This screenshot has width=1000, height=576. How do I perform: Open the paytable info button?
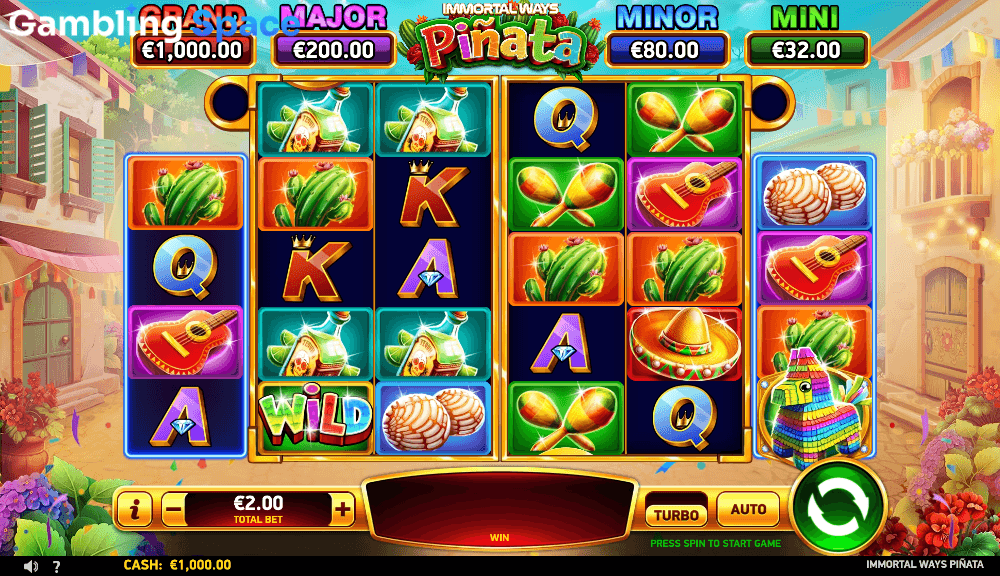135,509
